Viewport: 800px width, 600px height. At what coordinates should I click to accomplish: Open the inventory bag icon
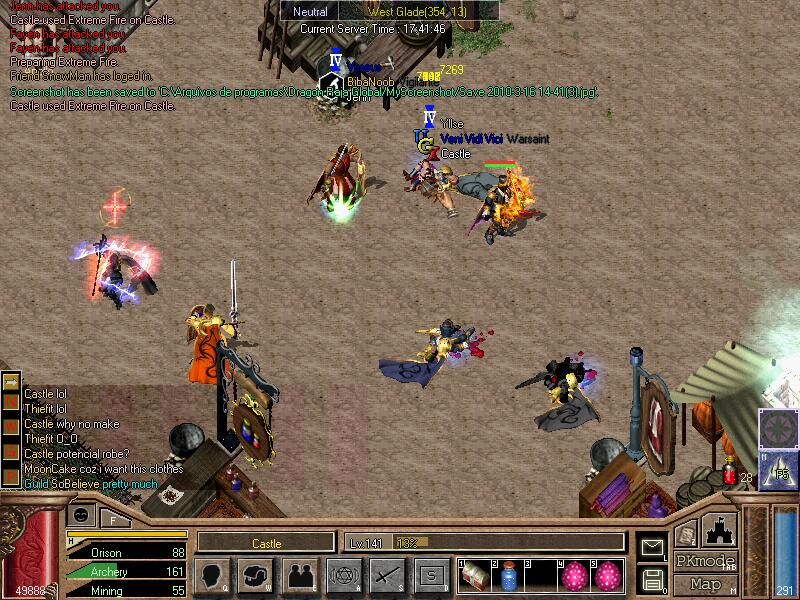click(256, 575)
